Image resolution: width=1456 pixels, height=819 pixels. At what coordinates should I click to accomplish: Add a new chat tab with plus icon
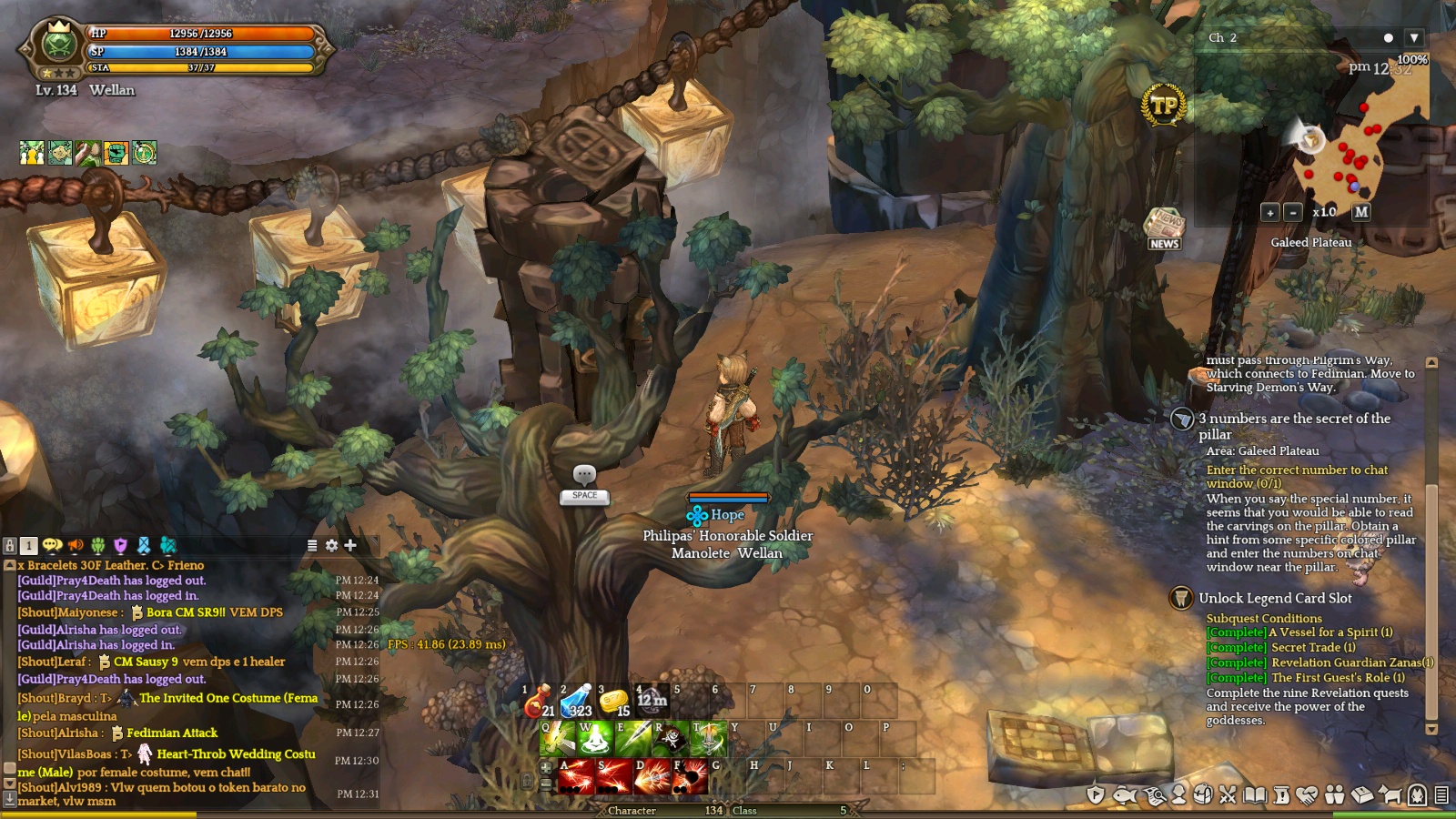pyautogui.click(x=350, y=545)
